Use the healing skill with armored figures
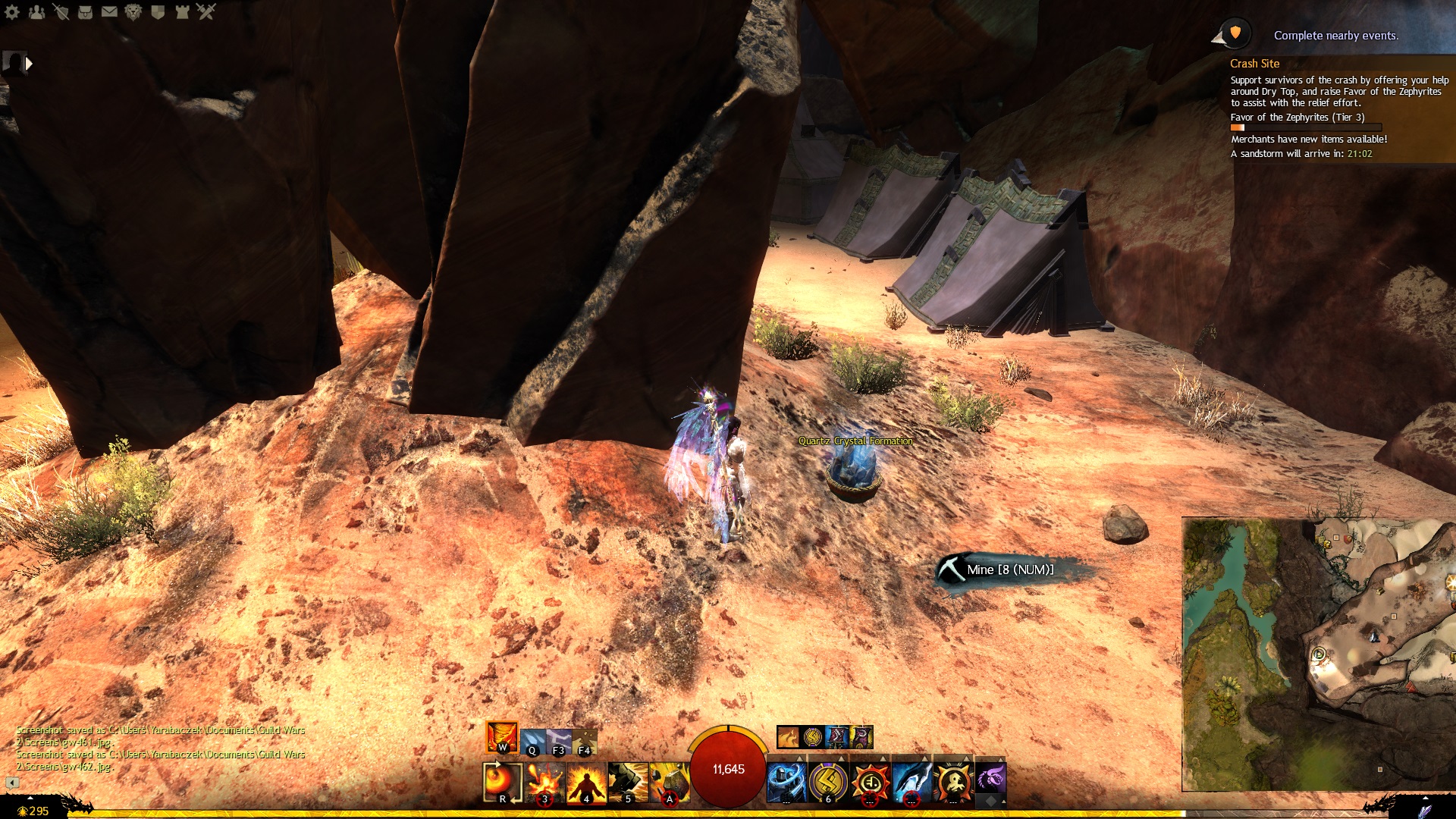 pos(786,782)
